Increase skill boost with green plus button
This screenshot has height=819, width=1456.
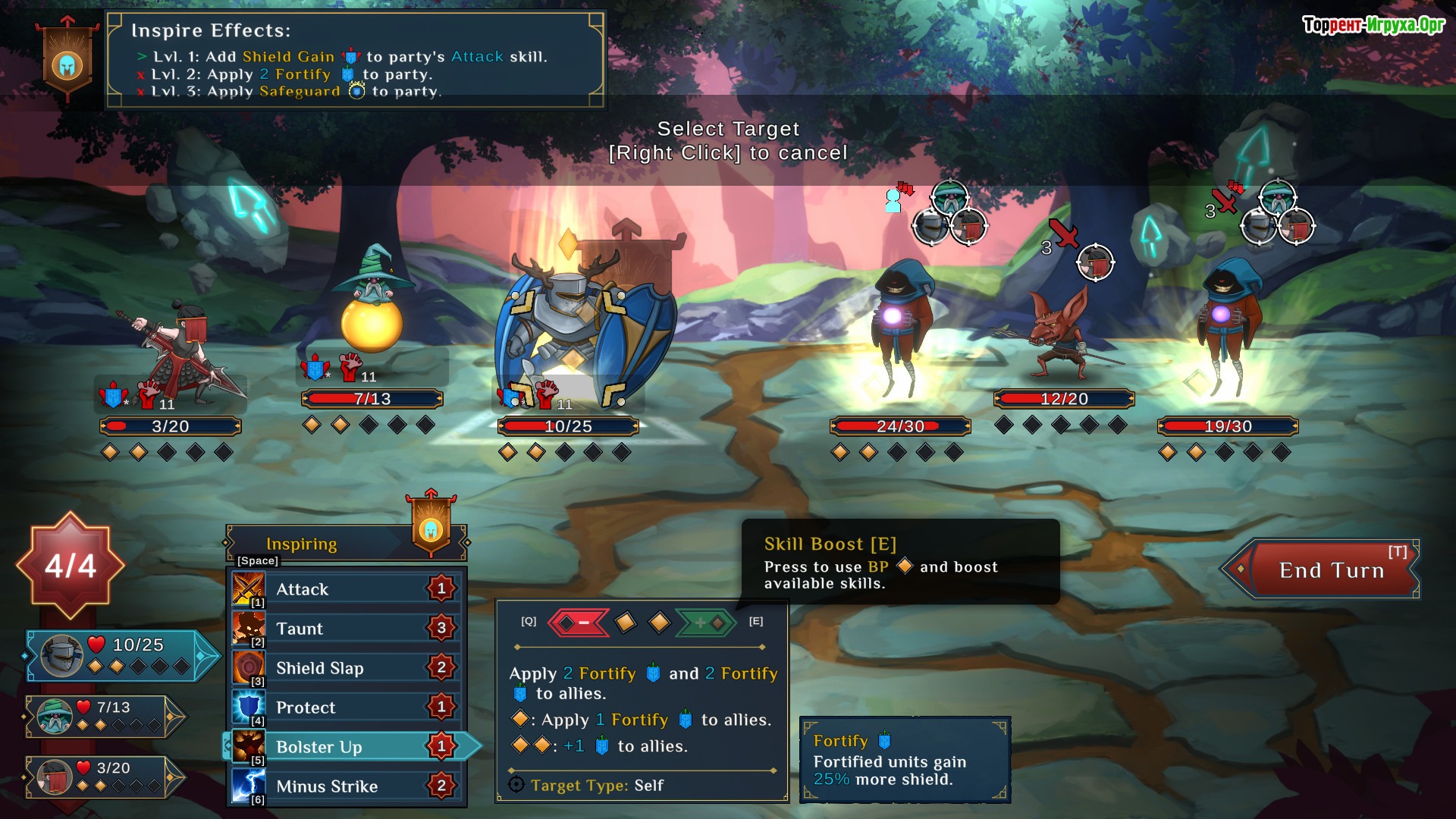pos(704,623)
